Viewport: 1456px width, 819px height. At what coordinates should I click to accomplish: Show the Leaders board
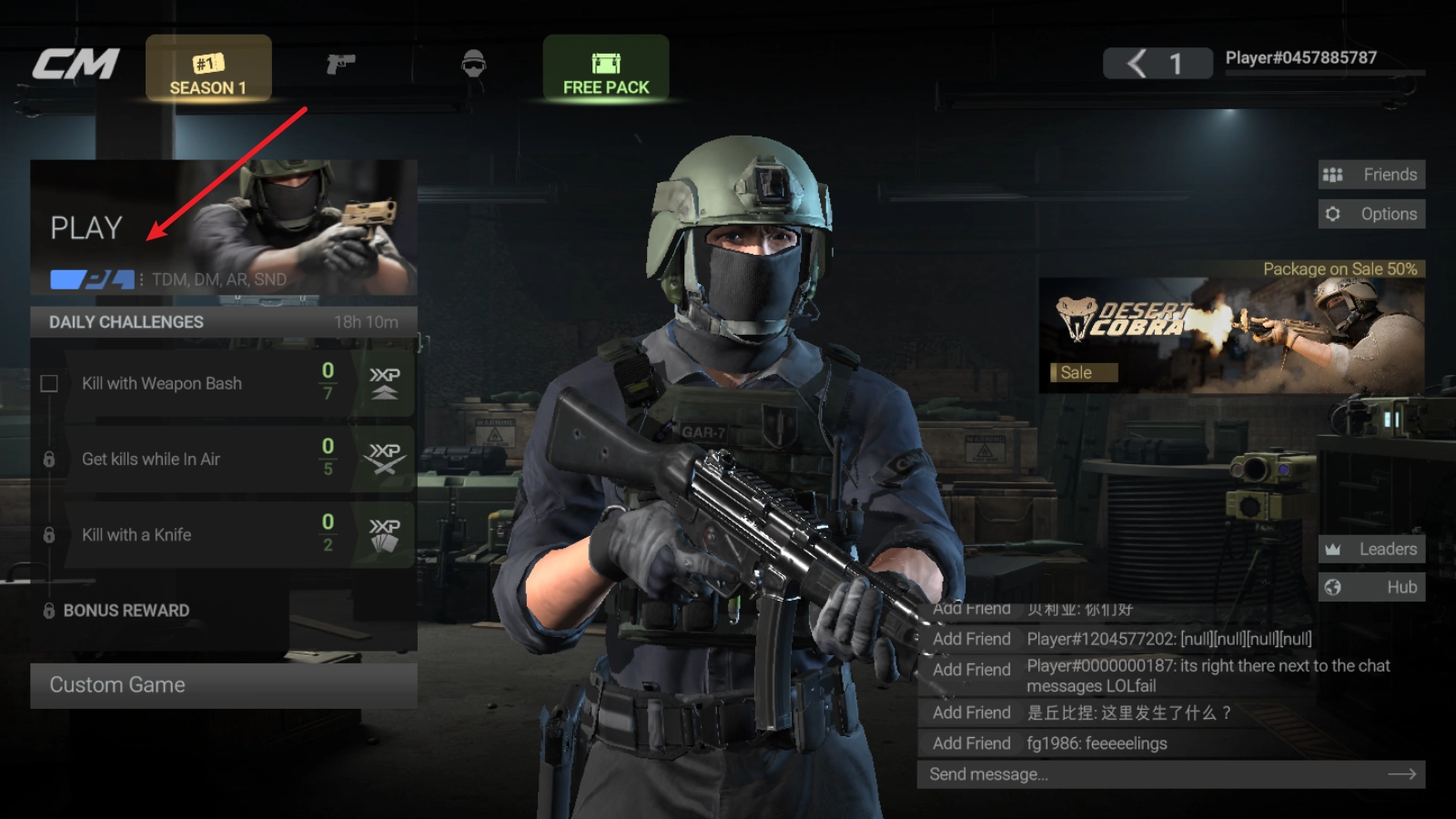click(1371, 549)
